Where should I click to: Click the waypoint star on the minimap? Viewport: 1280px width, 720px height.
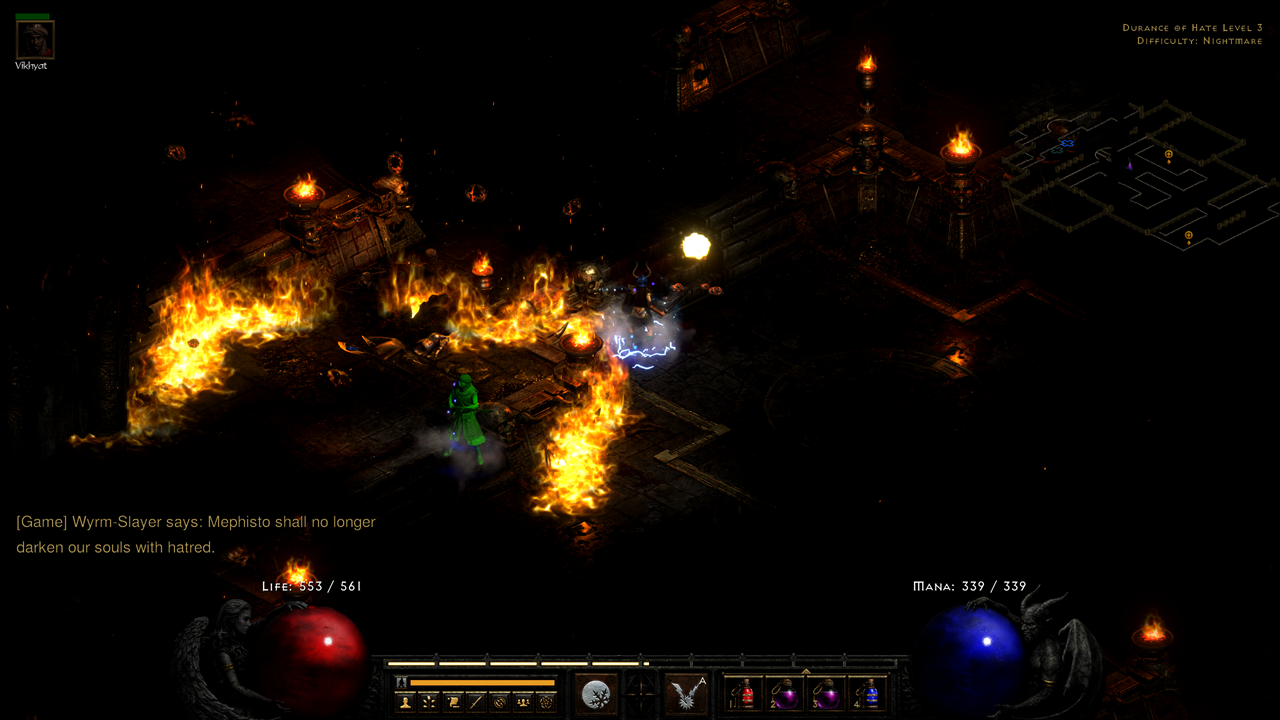point(1067,144)
